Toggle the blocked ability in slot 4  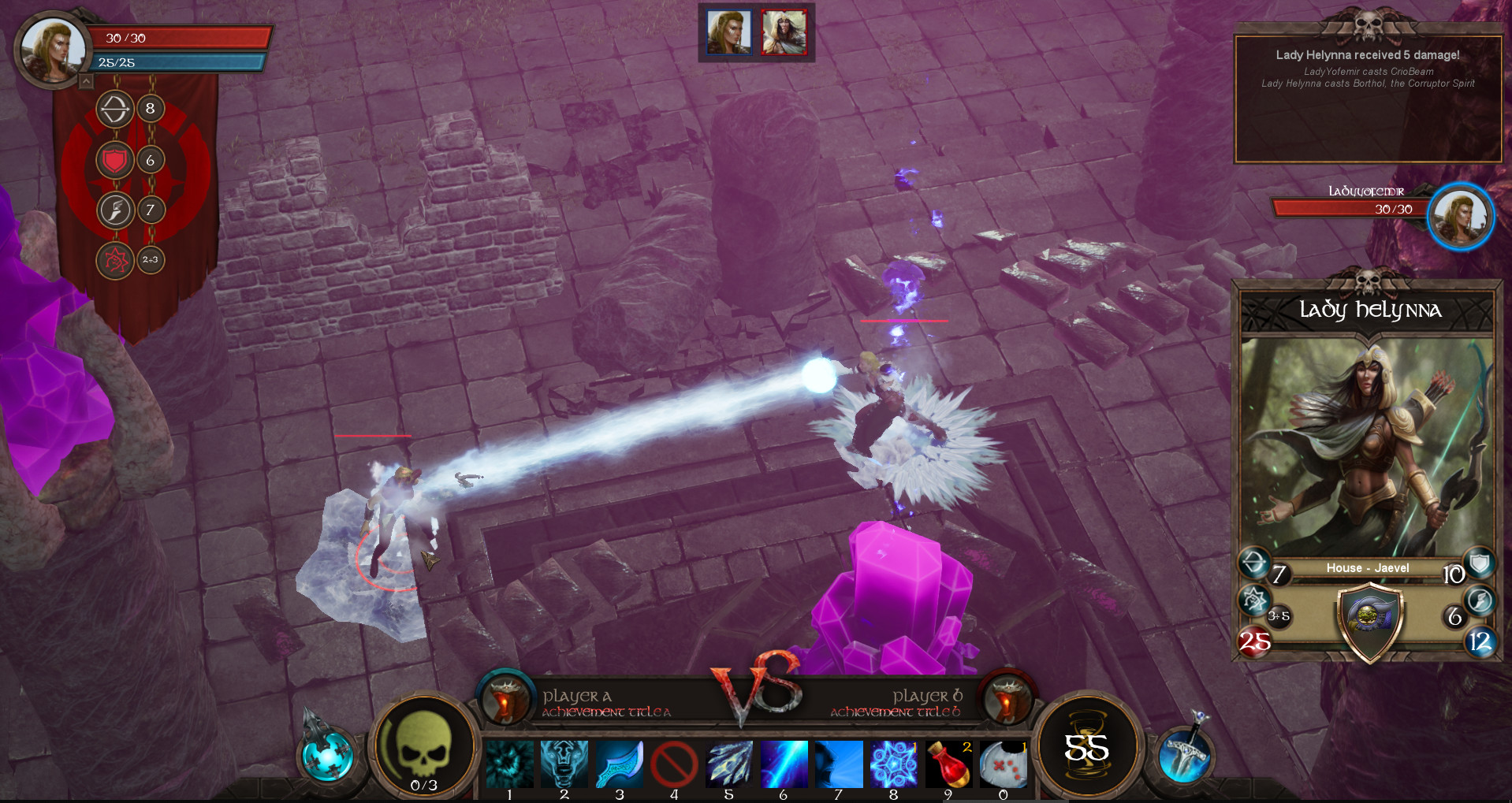tap(675, 763)
